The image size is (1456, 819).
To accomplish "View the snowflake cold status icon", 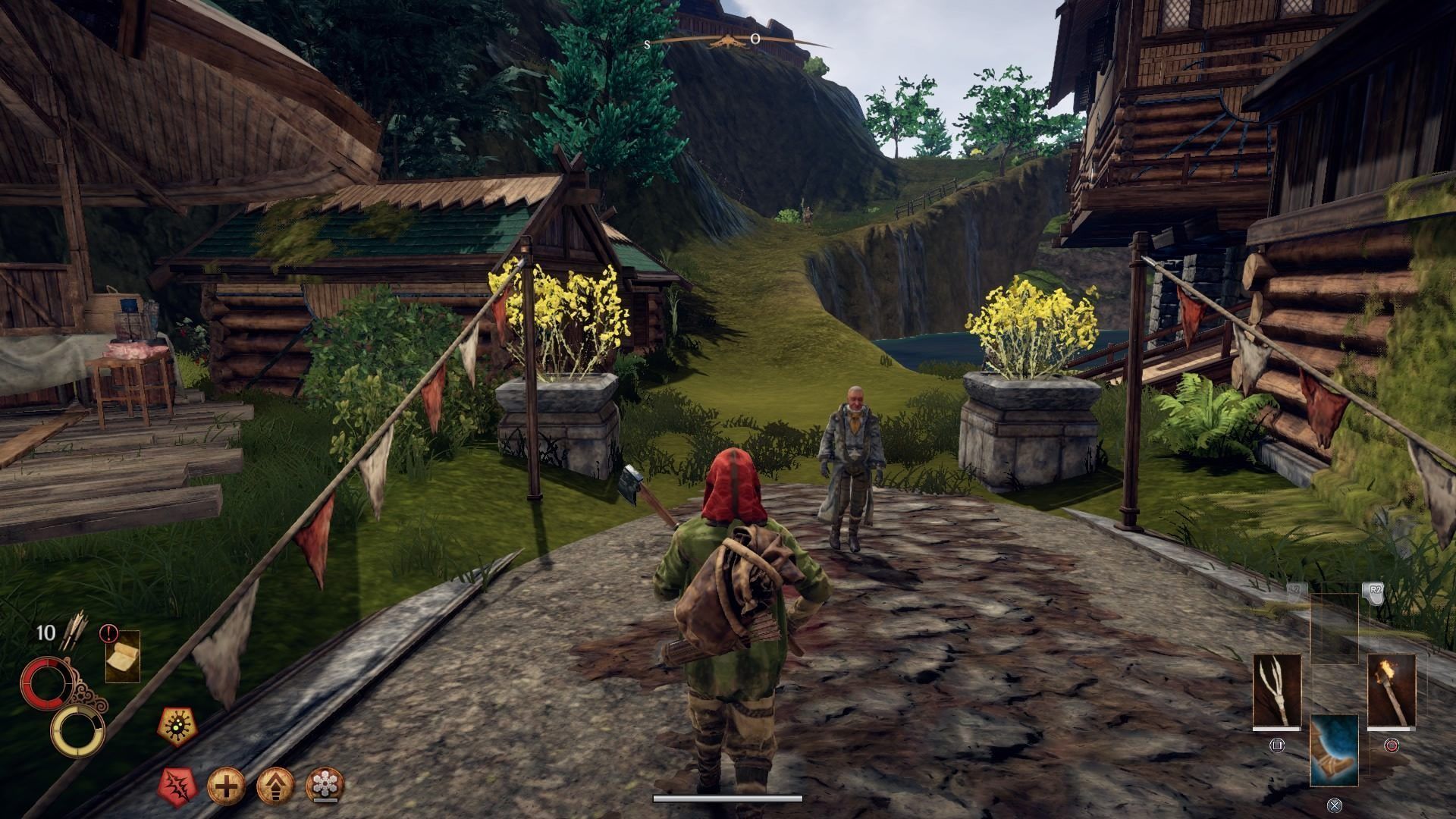I will click(x=325, y=784).
